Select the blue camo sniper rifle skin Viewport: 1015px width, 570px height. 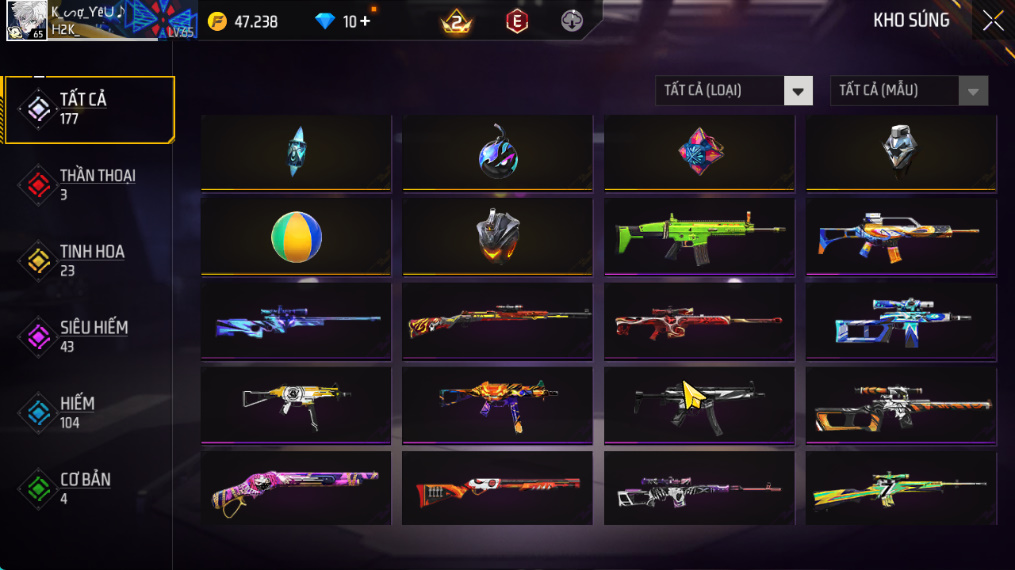(296, 321)
